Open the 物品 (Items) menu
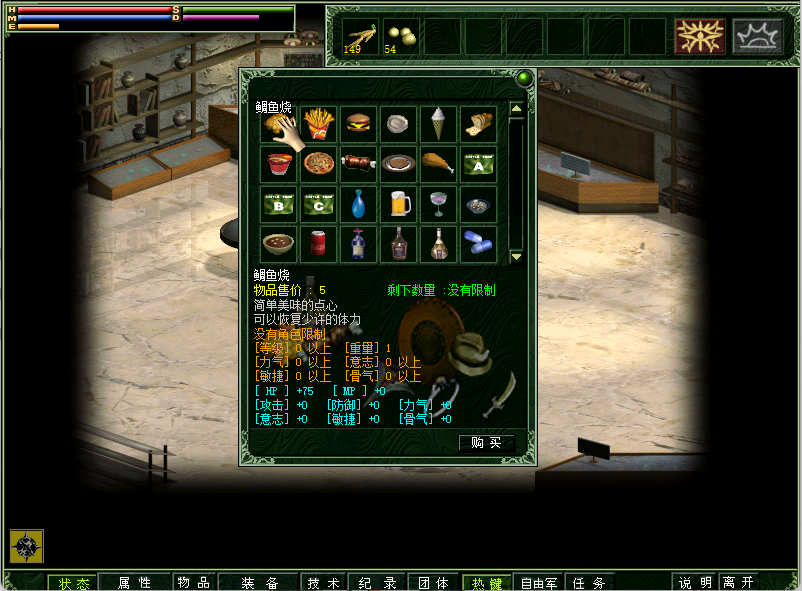This screenshot has width=802, height=591. point(194,583)
